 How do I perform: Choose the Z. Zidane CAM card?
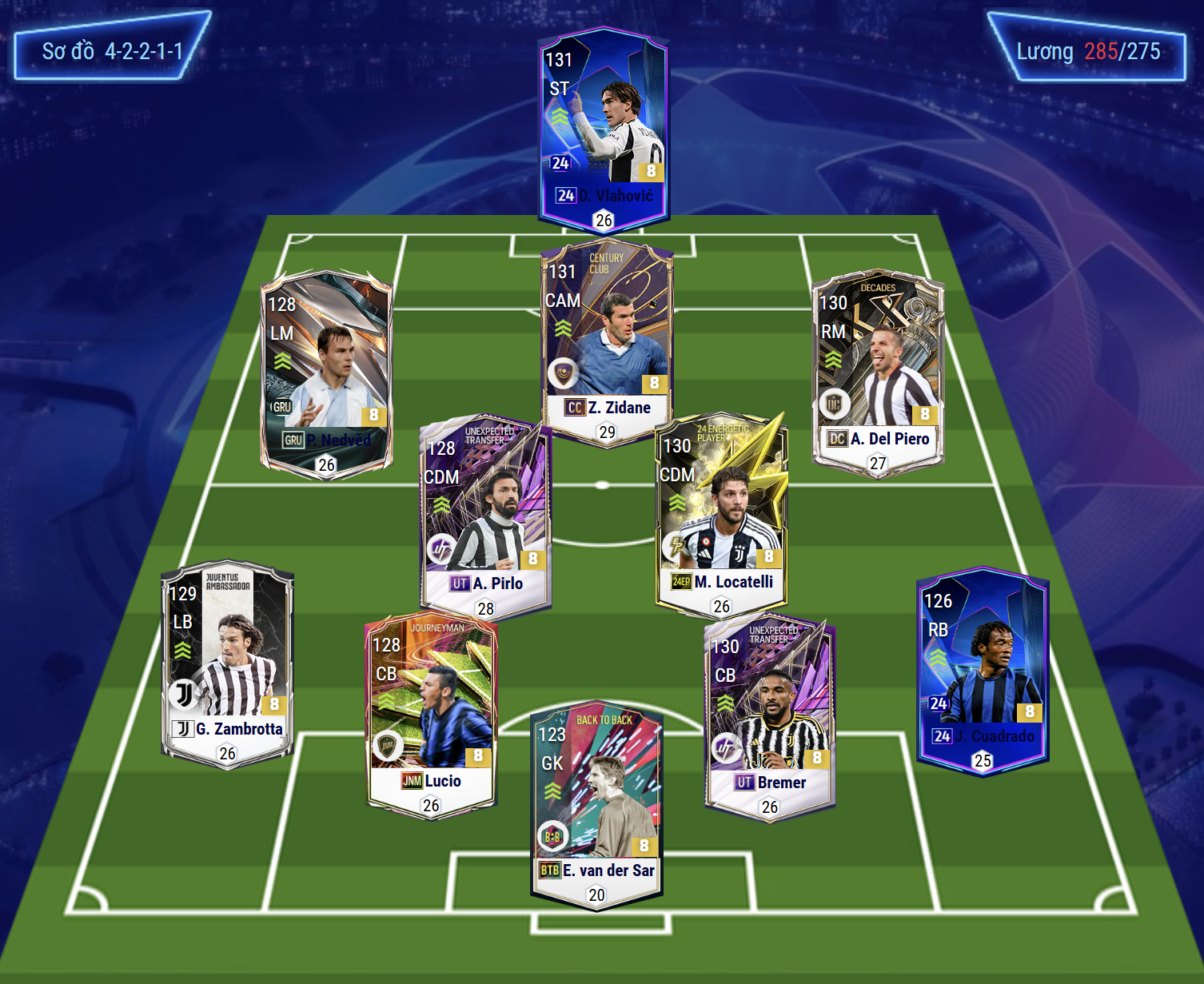tap(607, 340)
